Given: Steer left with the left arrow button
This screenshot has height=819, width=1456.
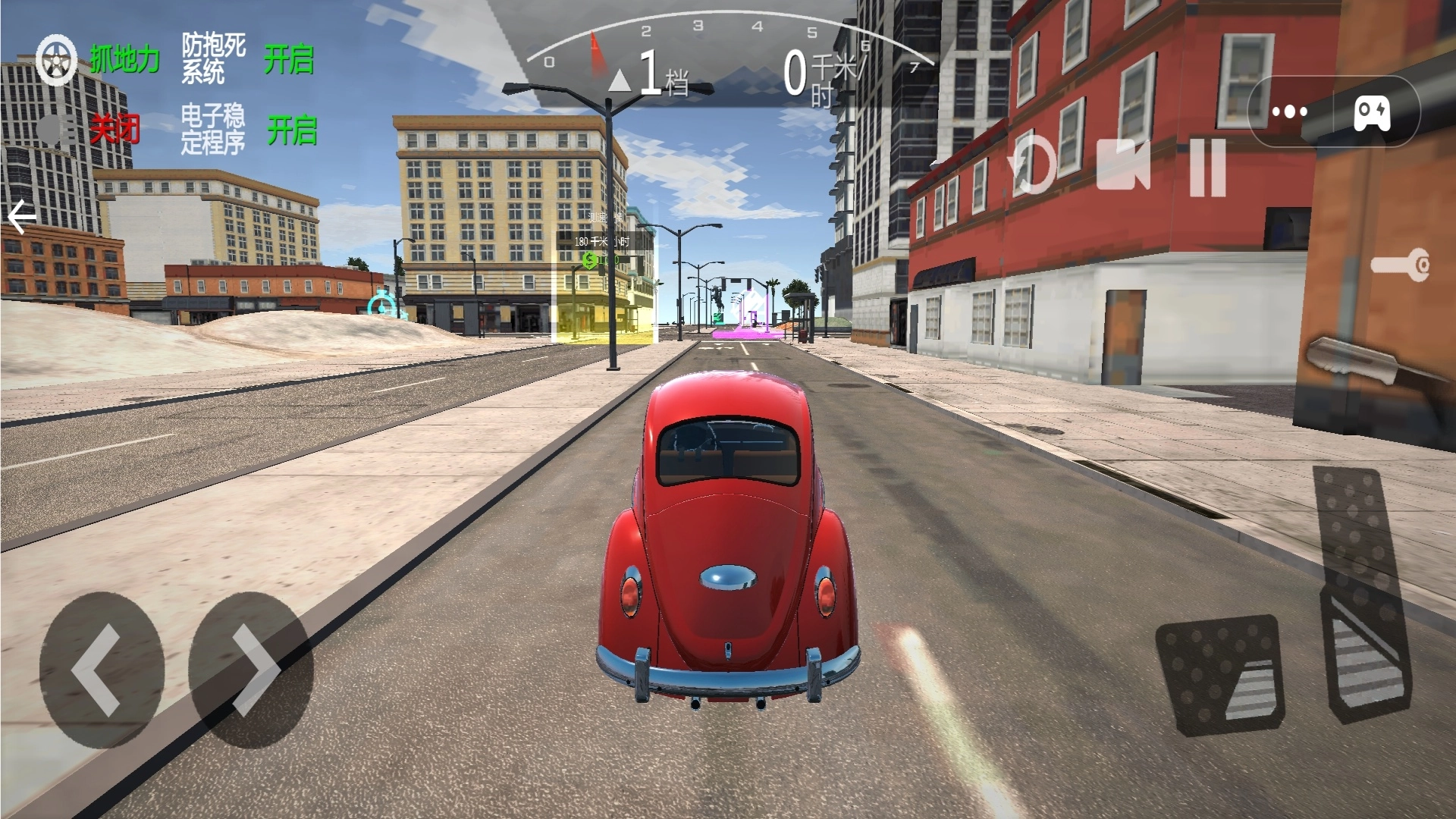Looking at the screenshot, I should click(x=101, y=670).
